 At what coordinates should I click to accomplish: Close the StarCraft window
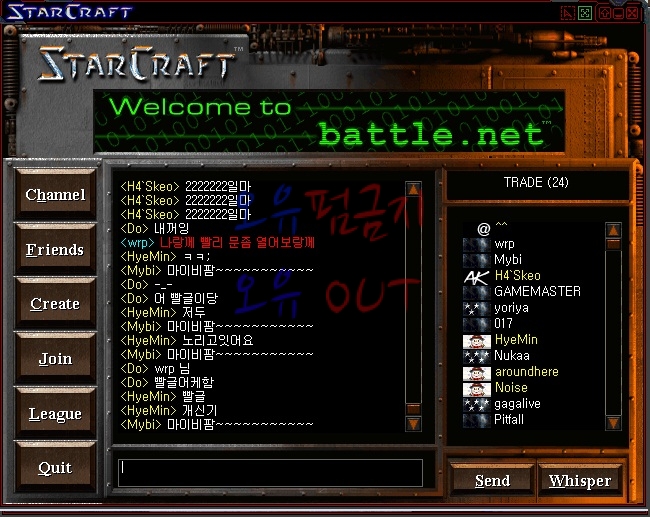click(633, 13)
